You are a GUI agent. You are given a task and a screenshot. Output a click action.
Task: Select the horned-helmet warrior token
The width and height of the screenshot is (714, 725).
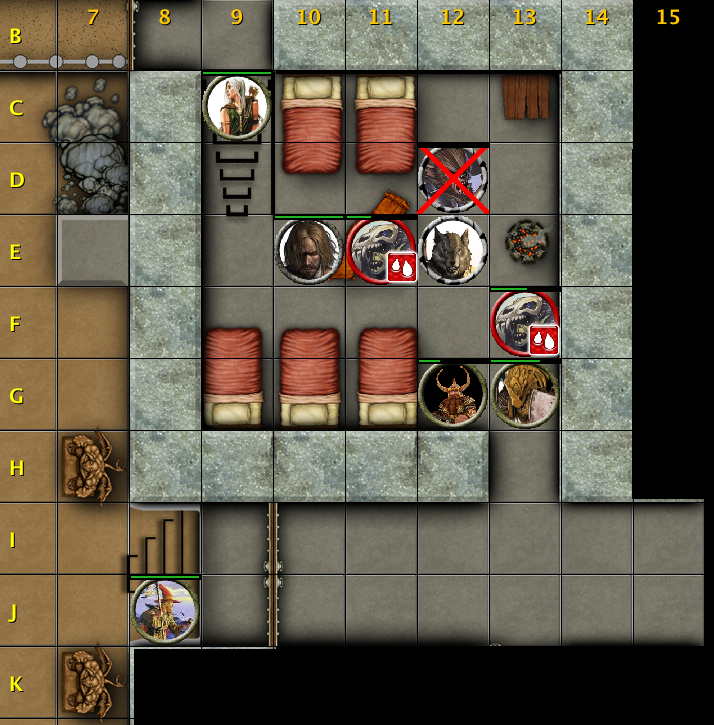coord(453,394)
